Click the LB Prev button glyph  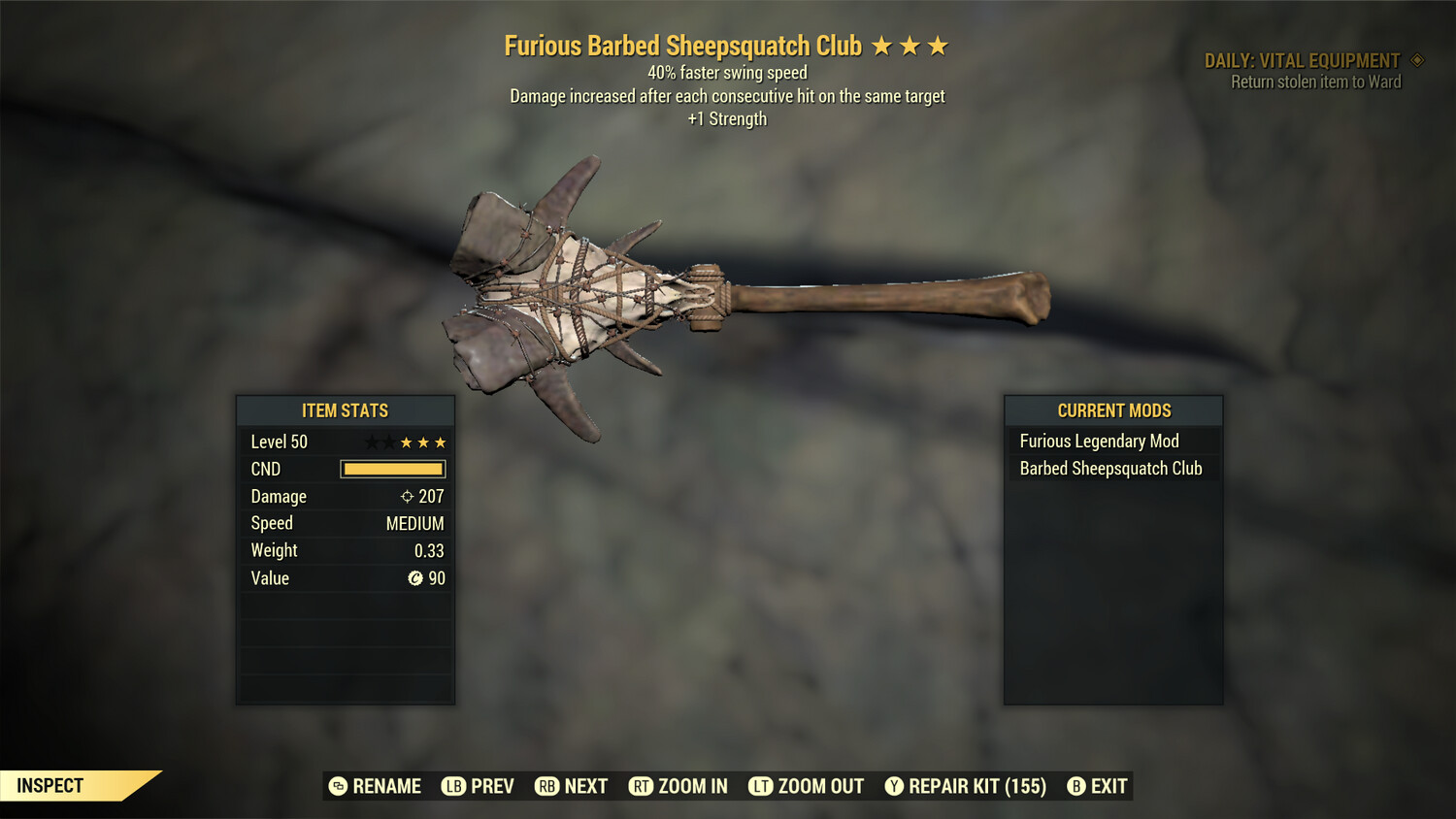pyautogui.click(x=452, y=786)
